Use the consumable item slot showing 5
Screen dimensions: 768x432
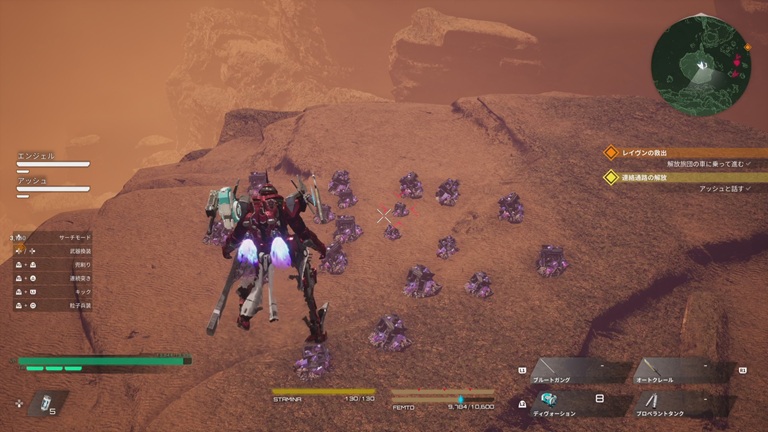pos(44,403)
